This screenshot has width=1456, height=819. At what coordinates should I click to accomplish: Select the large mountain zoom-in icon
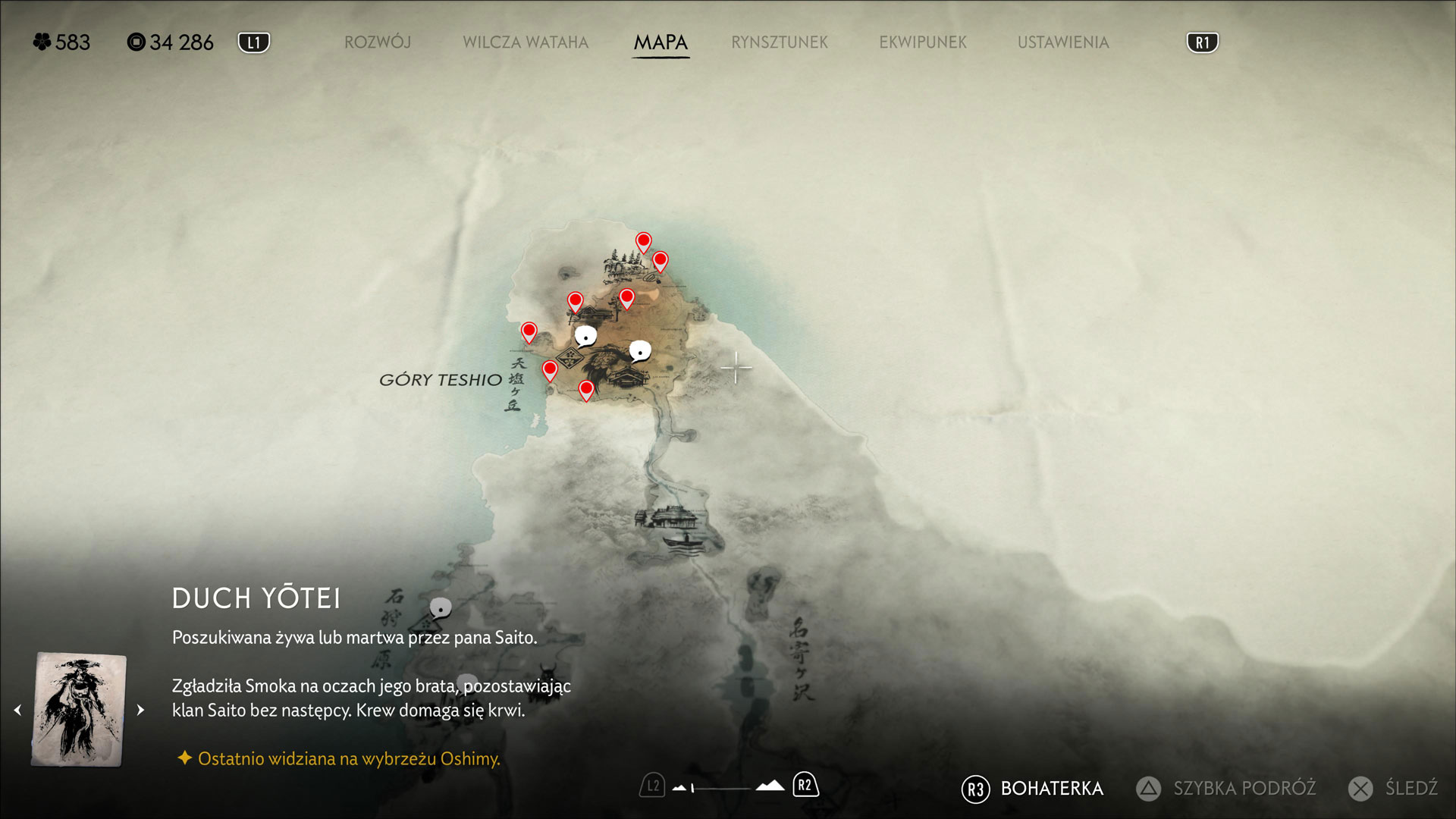coord(770,786)
